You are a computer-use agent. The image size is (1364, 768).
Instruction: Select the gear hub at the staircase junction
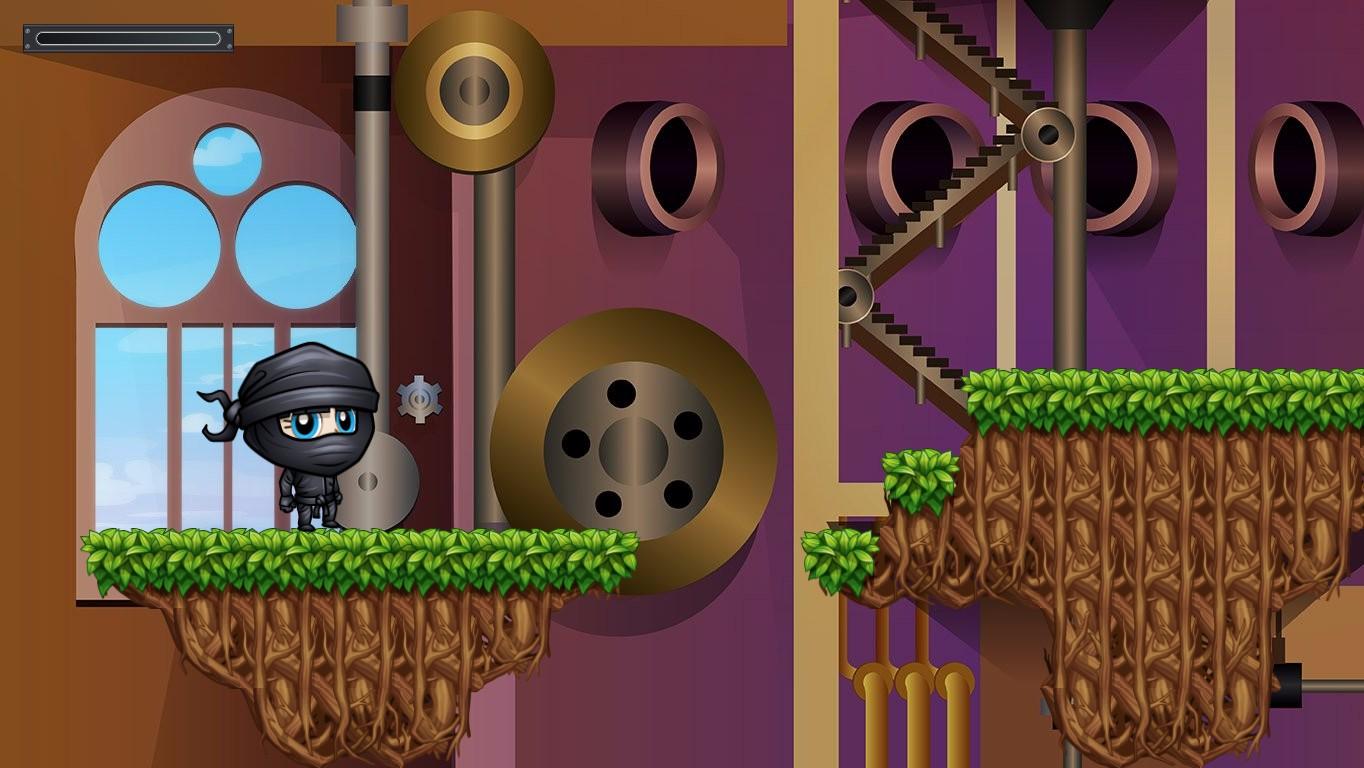[1048, 135]
